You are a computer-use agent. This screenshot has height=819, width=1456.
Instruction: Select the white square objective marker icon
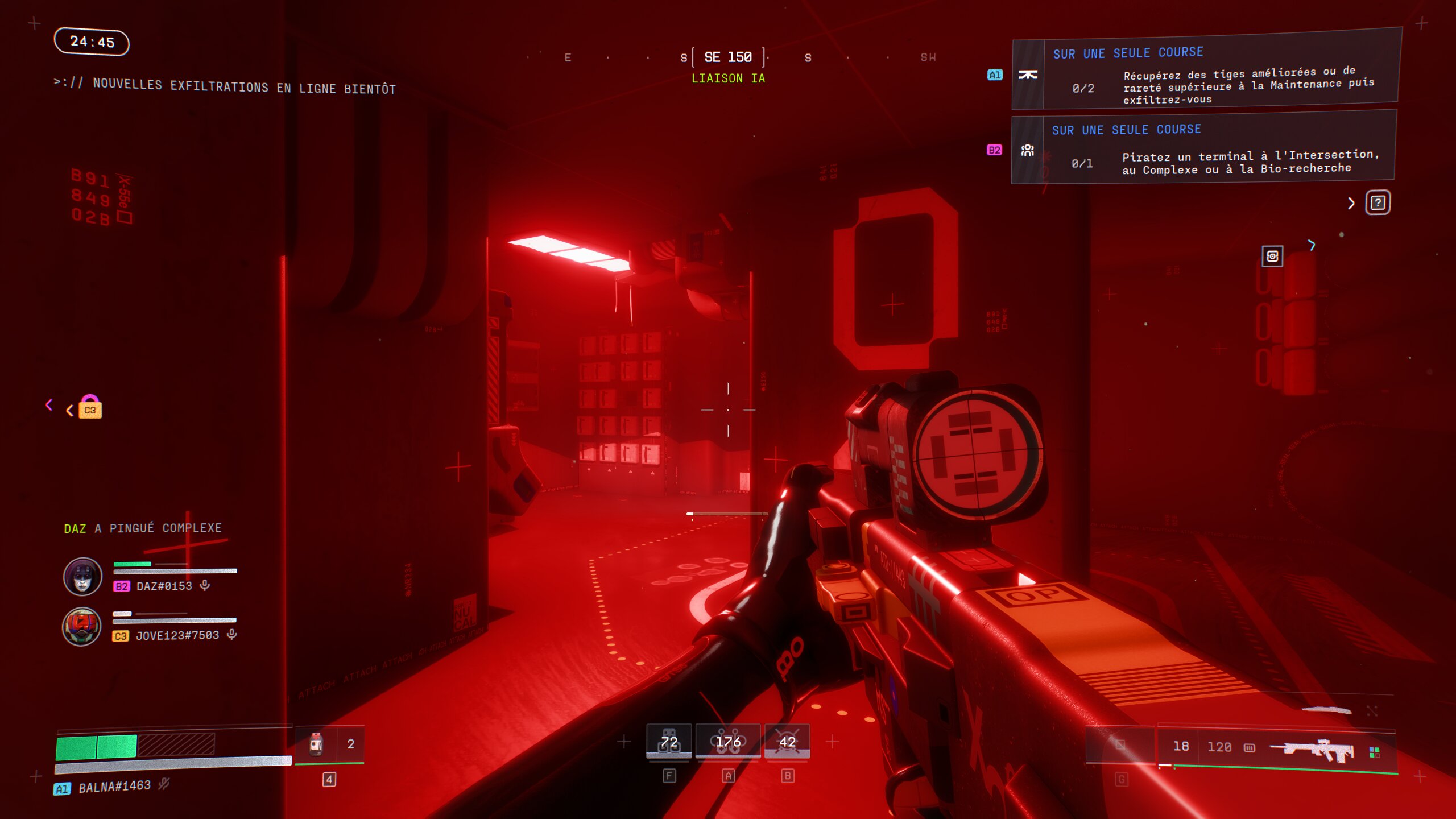1272,257
